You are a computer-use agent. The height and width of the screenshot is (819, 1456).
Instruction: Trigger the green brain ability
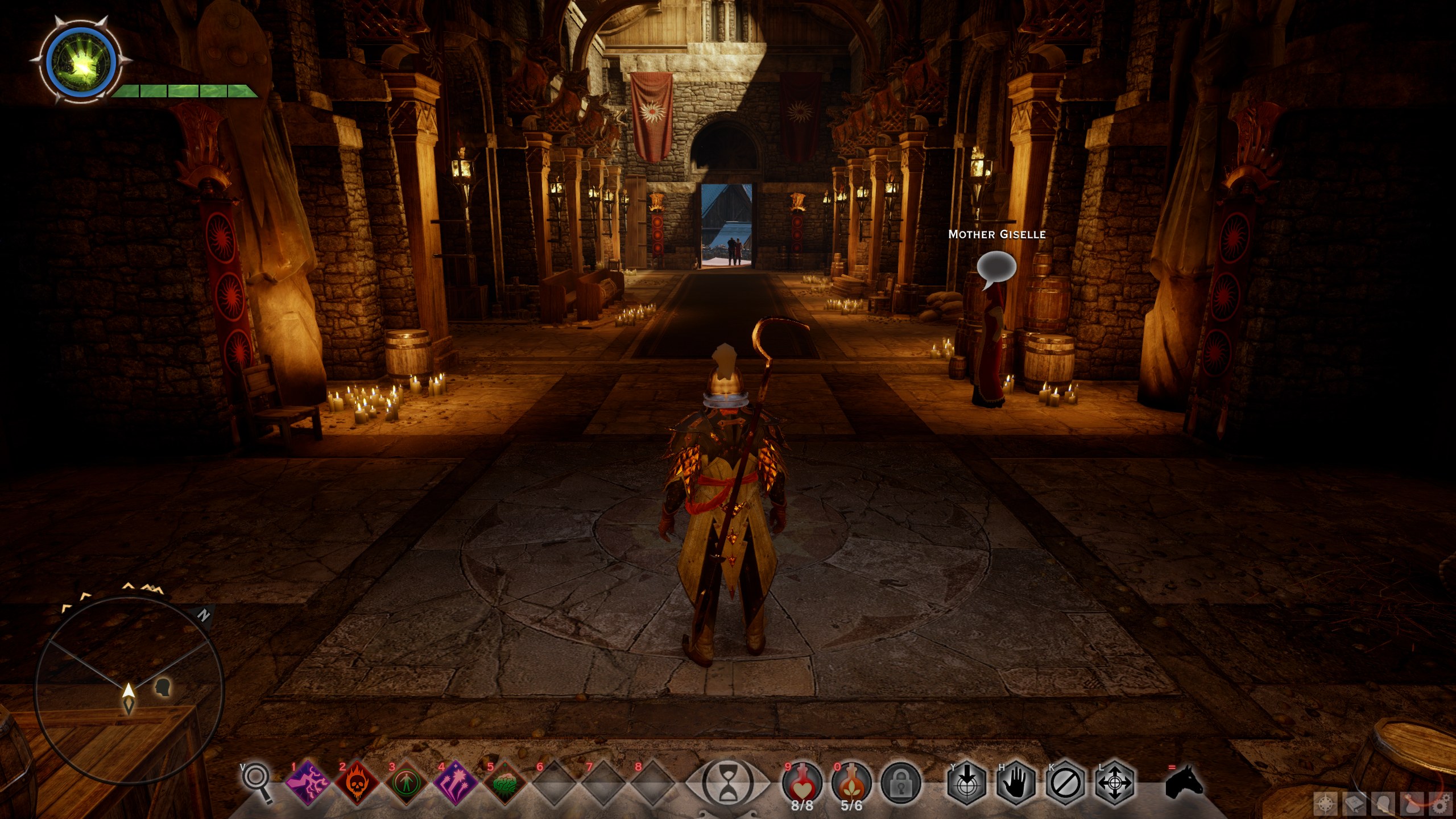pos(504,783)
